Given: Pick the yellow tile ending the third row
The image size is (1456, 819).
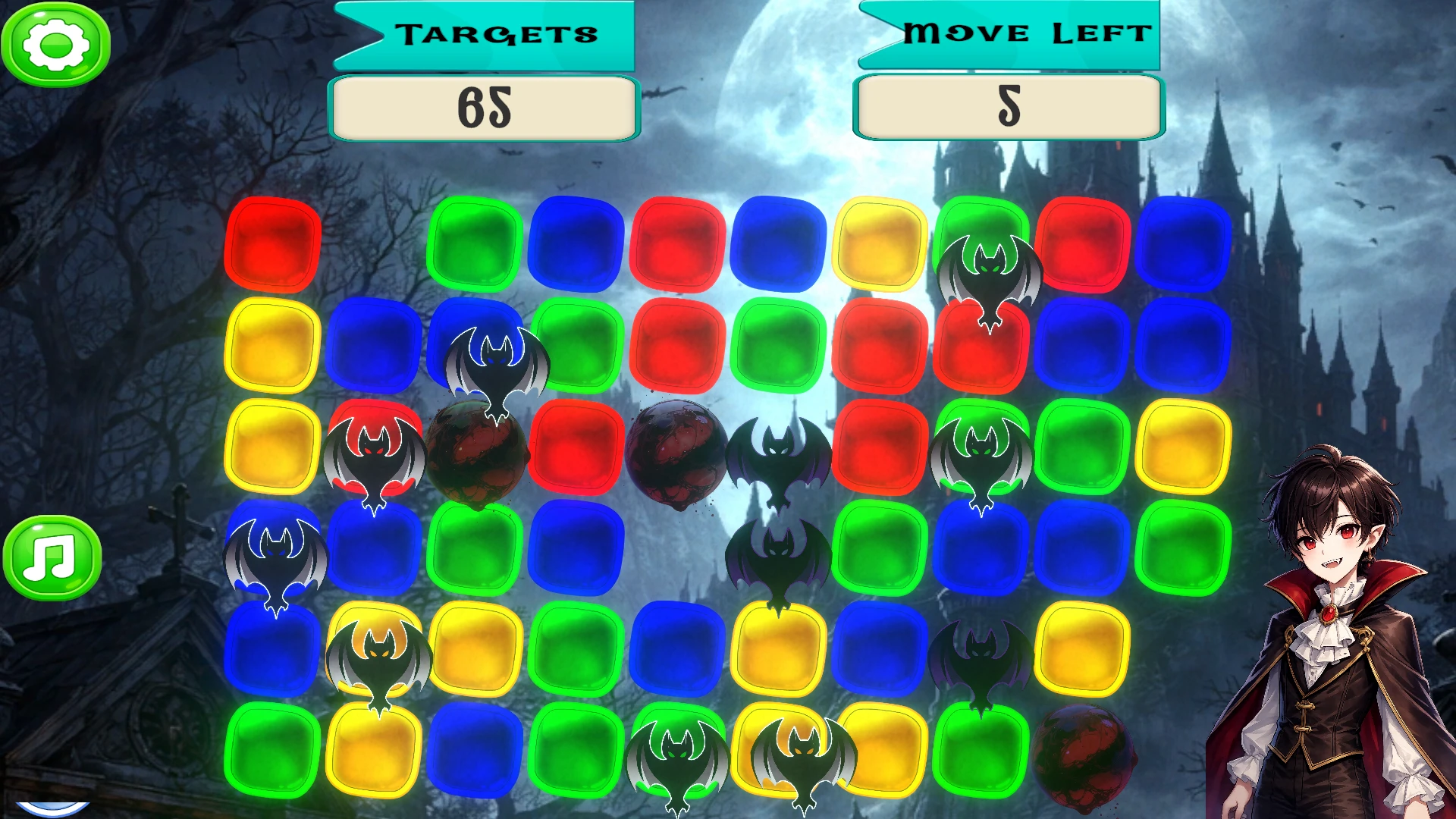Looking at the screenshot, I should (1182, 446).
